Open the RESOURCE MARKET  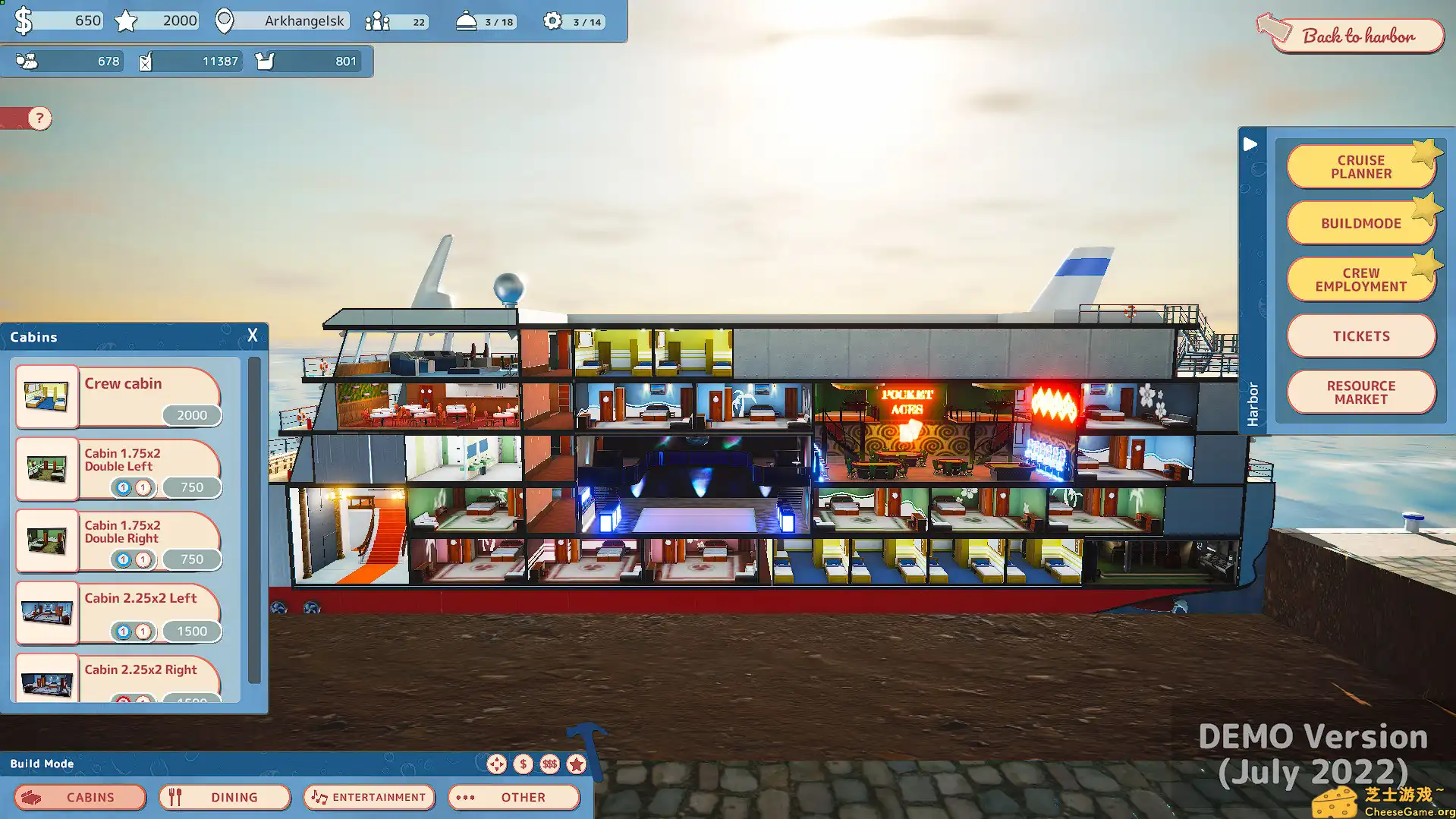(x=1360, y=392)
